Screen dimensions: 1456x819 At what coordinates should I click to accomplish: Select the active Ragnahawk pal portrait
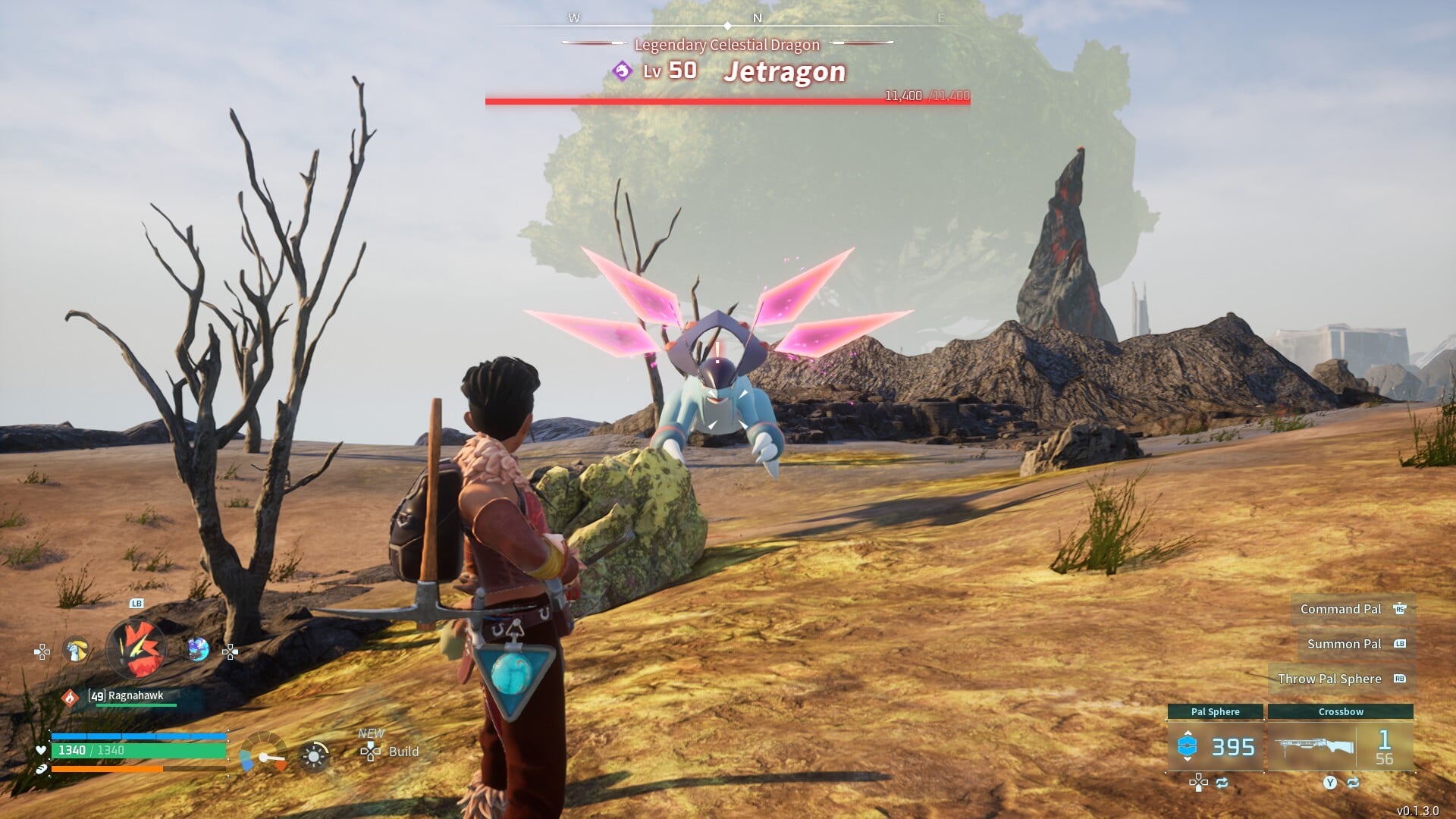coord(137,647)
